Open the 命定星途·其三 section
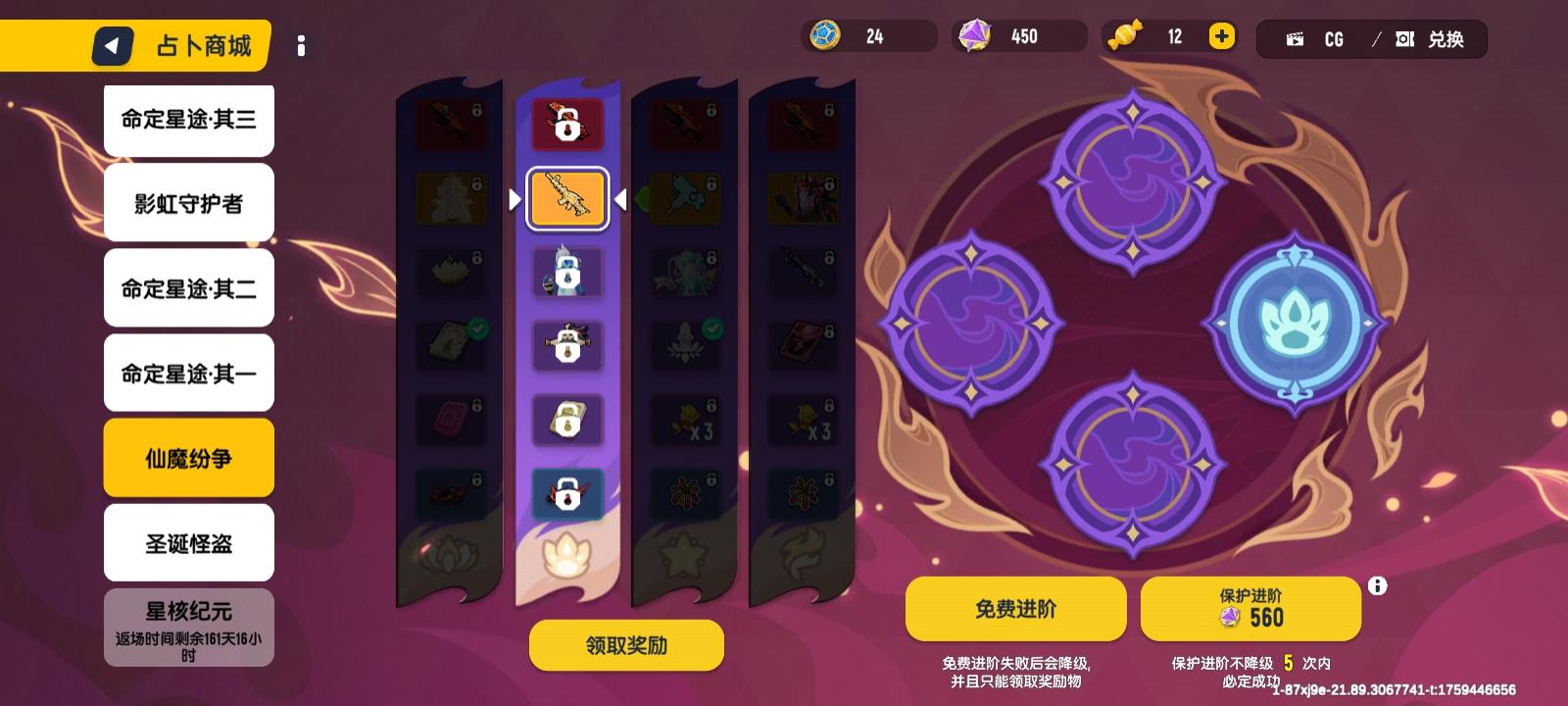This screenshot has height=706, width=1568. click(188, 119)
